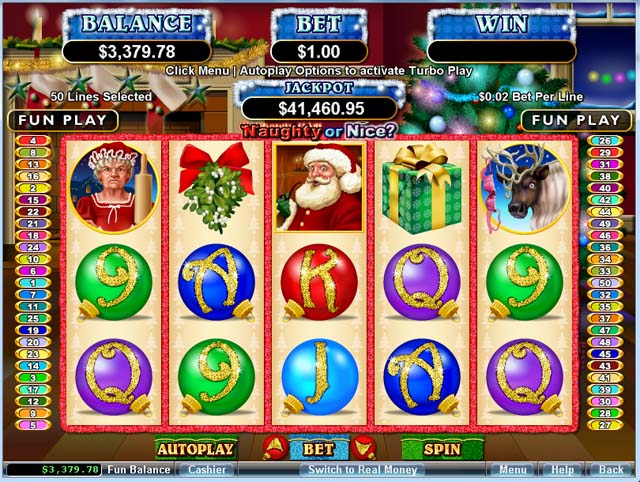Open the Menu

point(513,469)
